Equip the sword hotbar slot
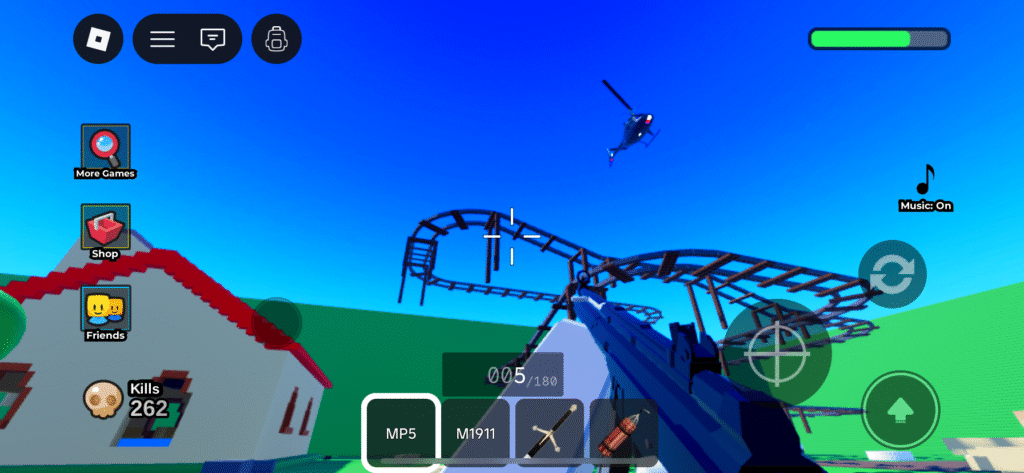 point(549,432)
